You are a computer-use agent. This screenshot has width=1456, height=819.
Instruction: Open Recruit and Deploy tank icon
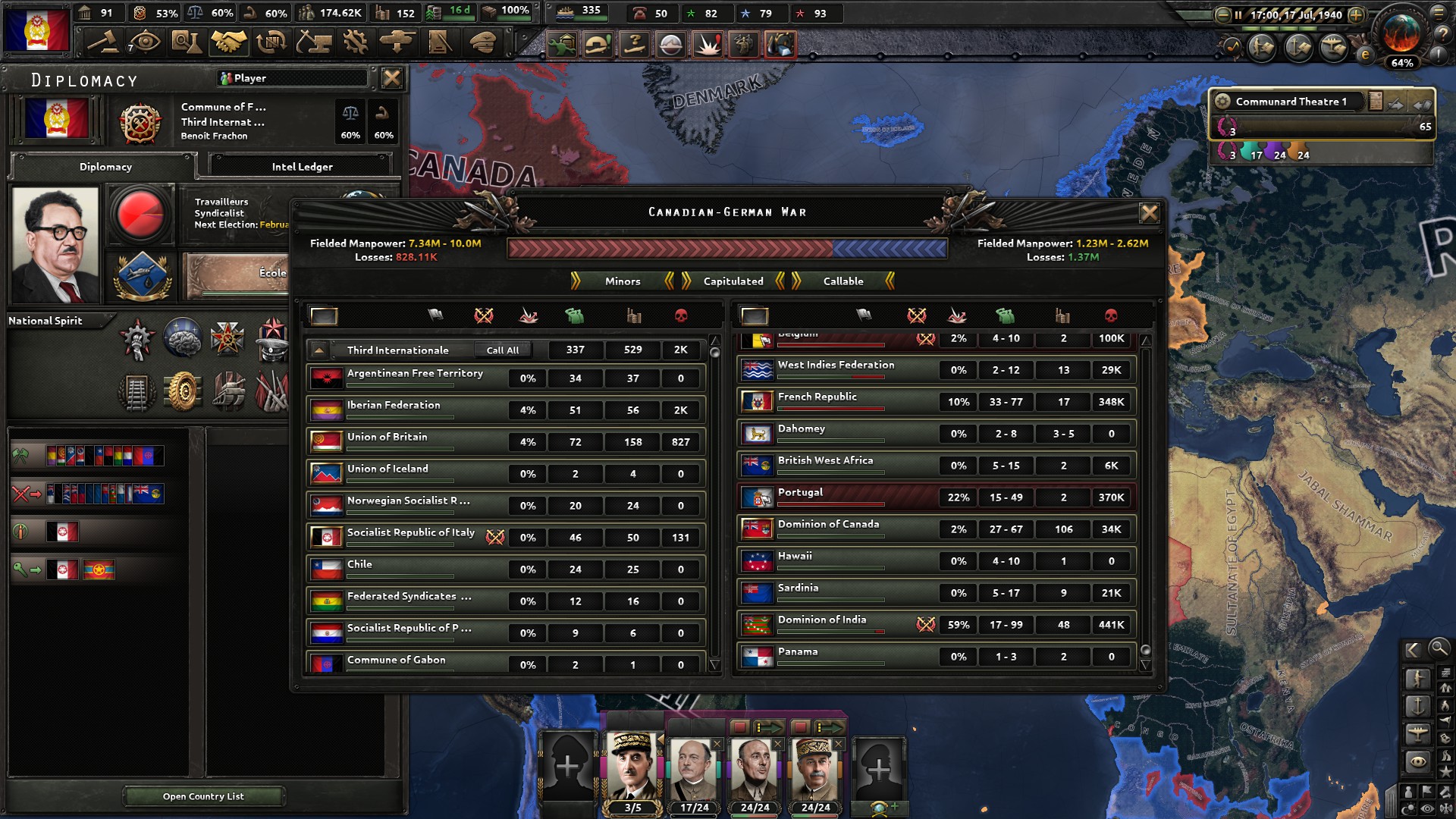[396, 43]
